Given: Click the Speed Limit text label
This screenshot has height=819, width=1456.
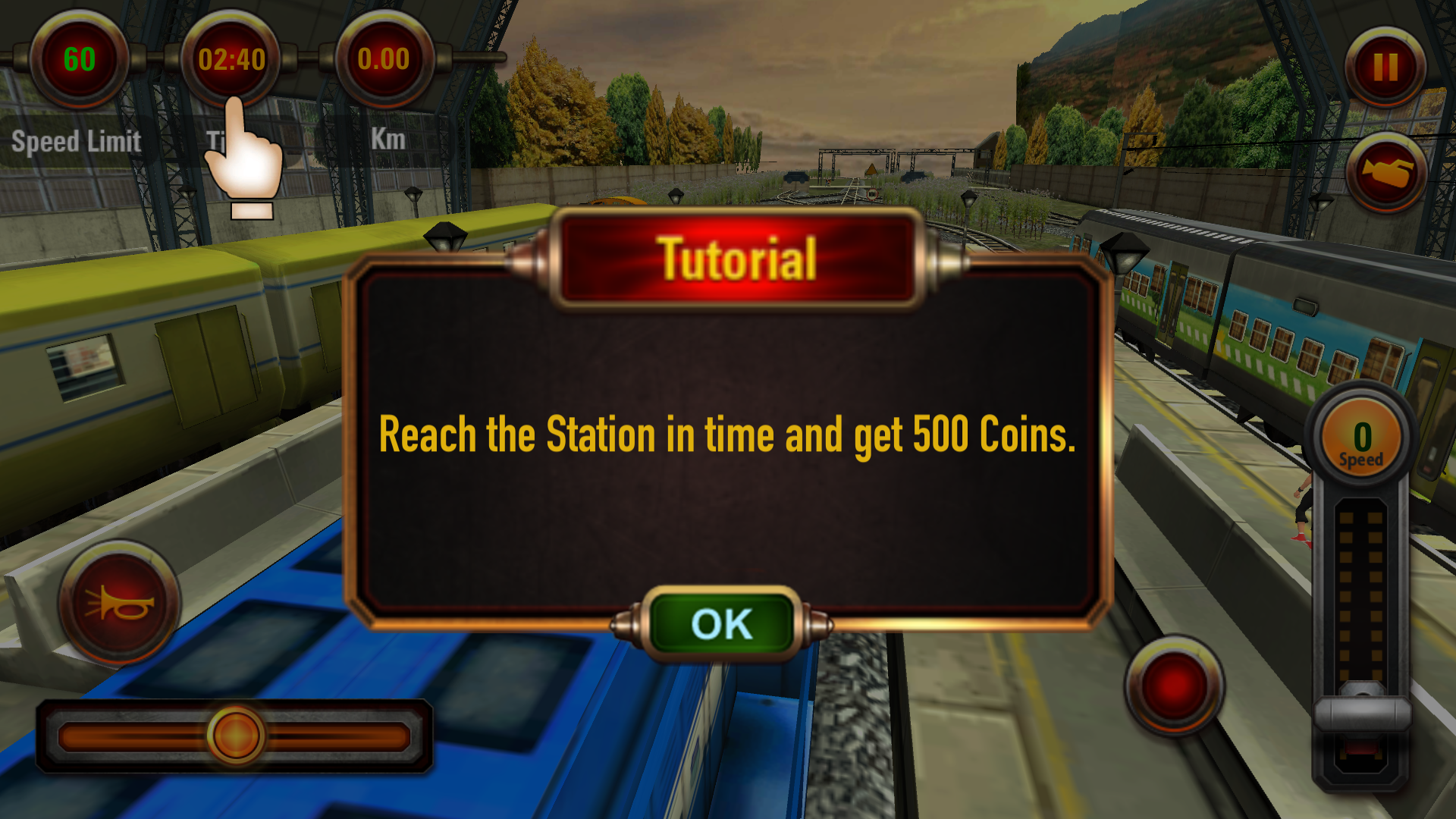Looking at the screenshot, I should click(77, 140).
